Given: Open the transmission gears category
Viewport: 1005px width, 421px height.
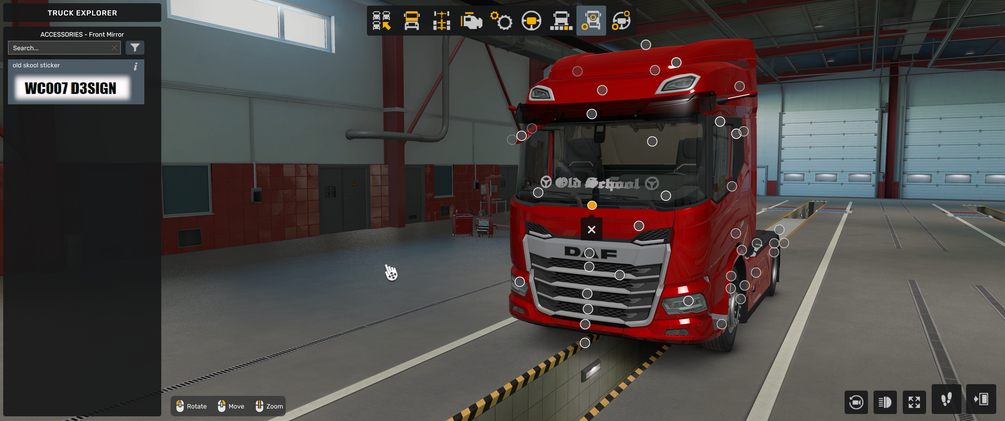Looking at the screenshot, I should click(501, 21).
